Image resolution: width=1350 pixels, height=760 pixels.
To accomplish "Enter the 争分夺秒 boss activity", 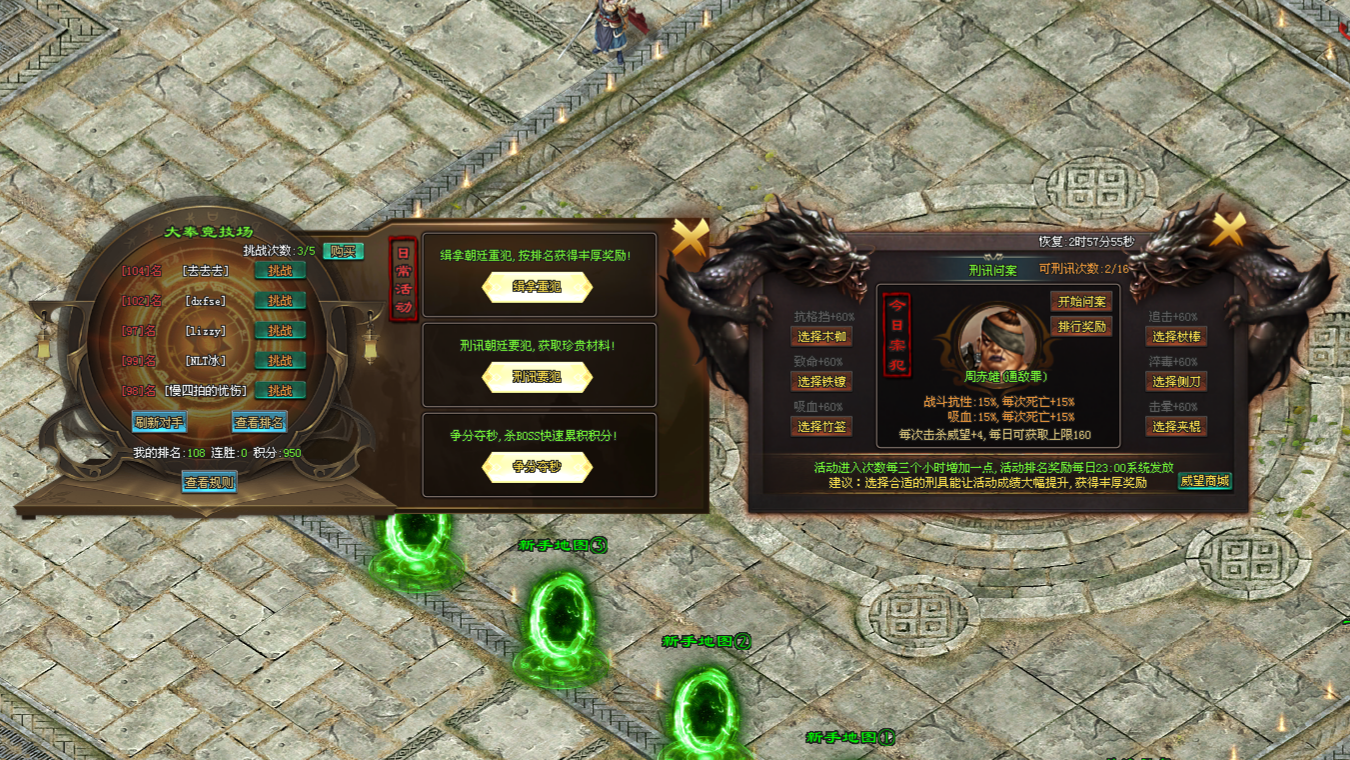I will pos(537,467).
